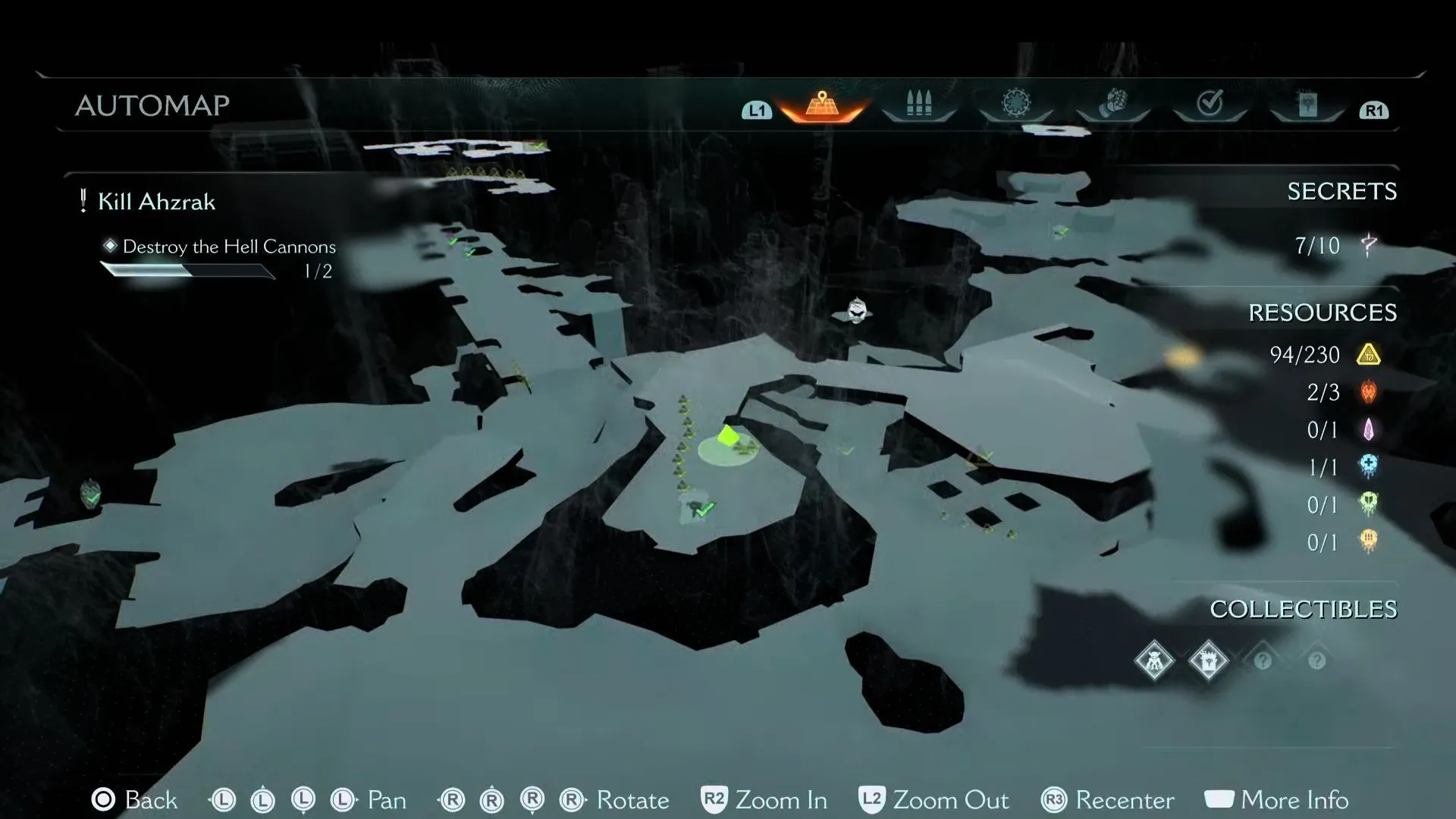Screen dimensions: 1456x819
Task: Select the flaming codex page collectible
Action: coord(1208,661)
